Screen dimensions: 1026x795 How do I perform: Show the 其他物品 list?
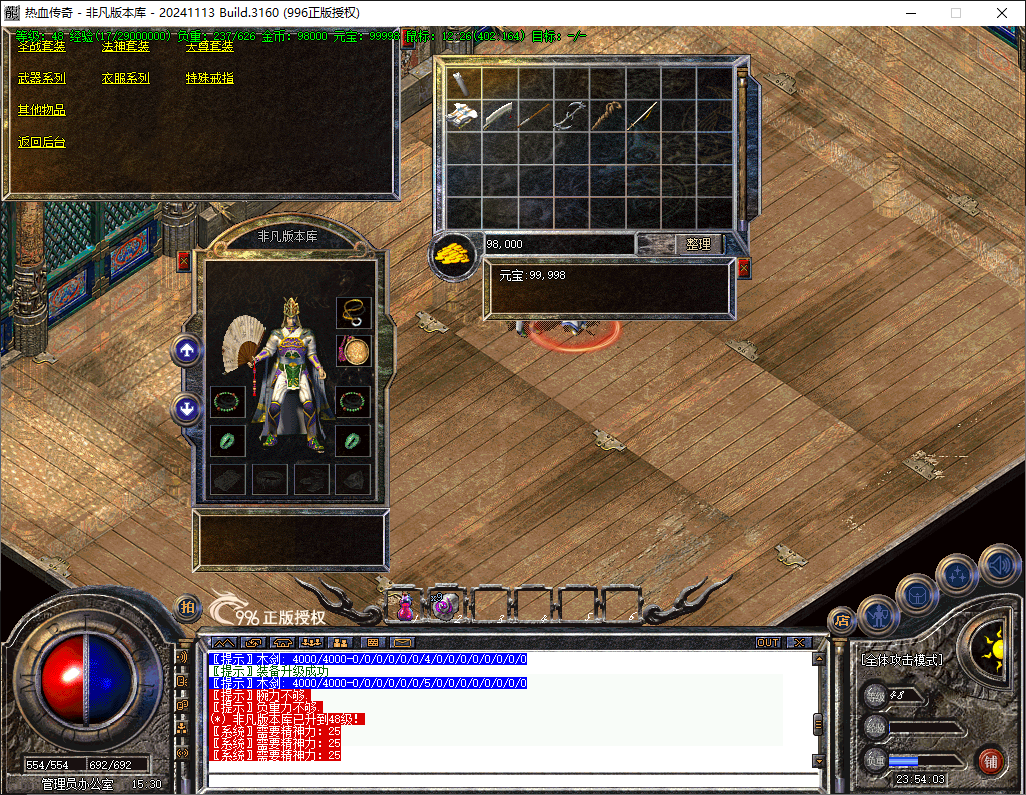[x=41, y=110]
